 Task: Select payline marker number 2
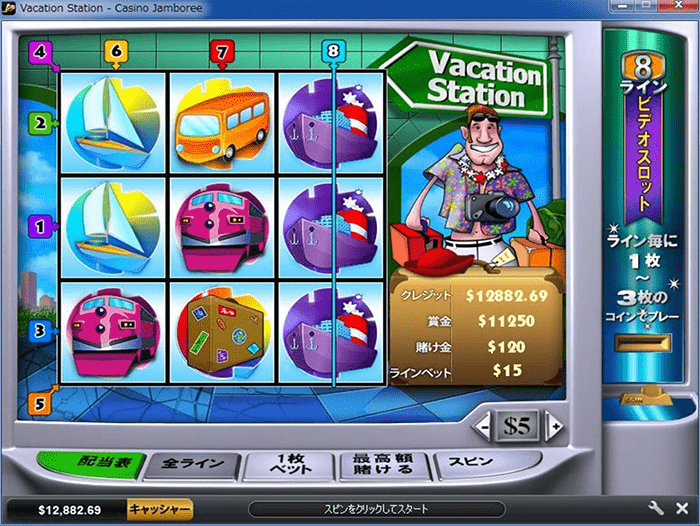point(41,124)
